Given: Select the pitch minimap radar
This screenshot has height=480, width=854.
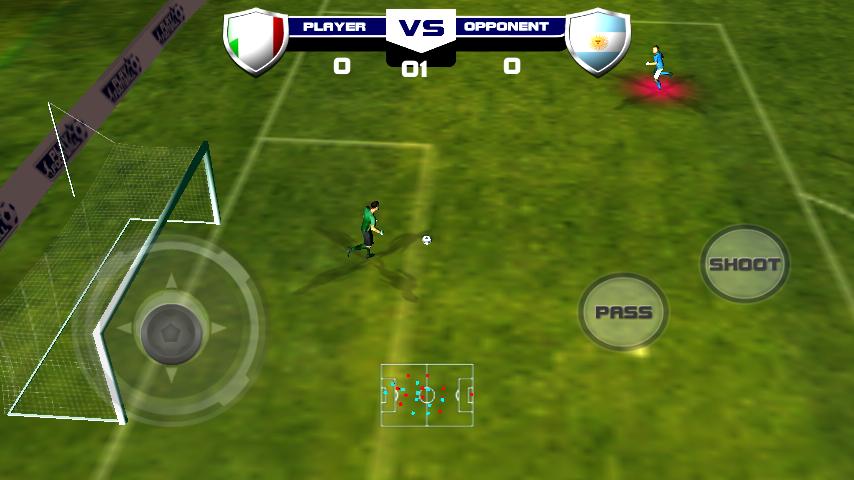Looking at the screenshot, I should [x=427, y=394].
